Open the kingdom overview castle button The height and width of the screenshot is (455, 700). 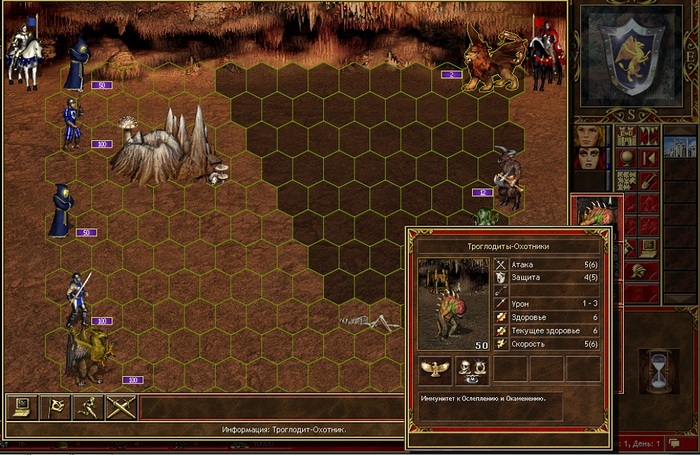point(627,136)
